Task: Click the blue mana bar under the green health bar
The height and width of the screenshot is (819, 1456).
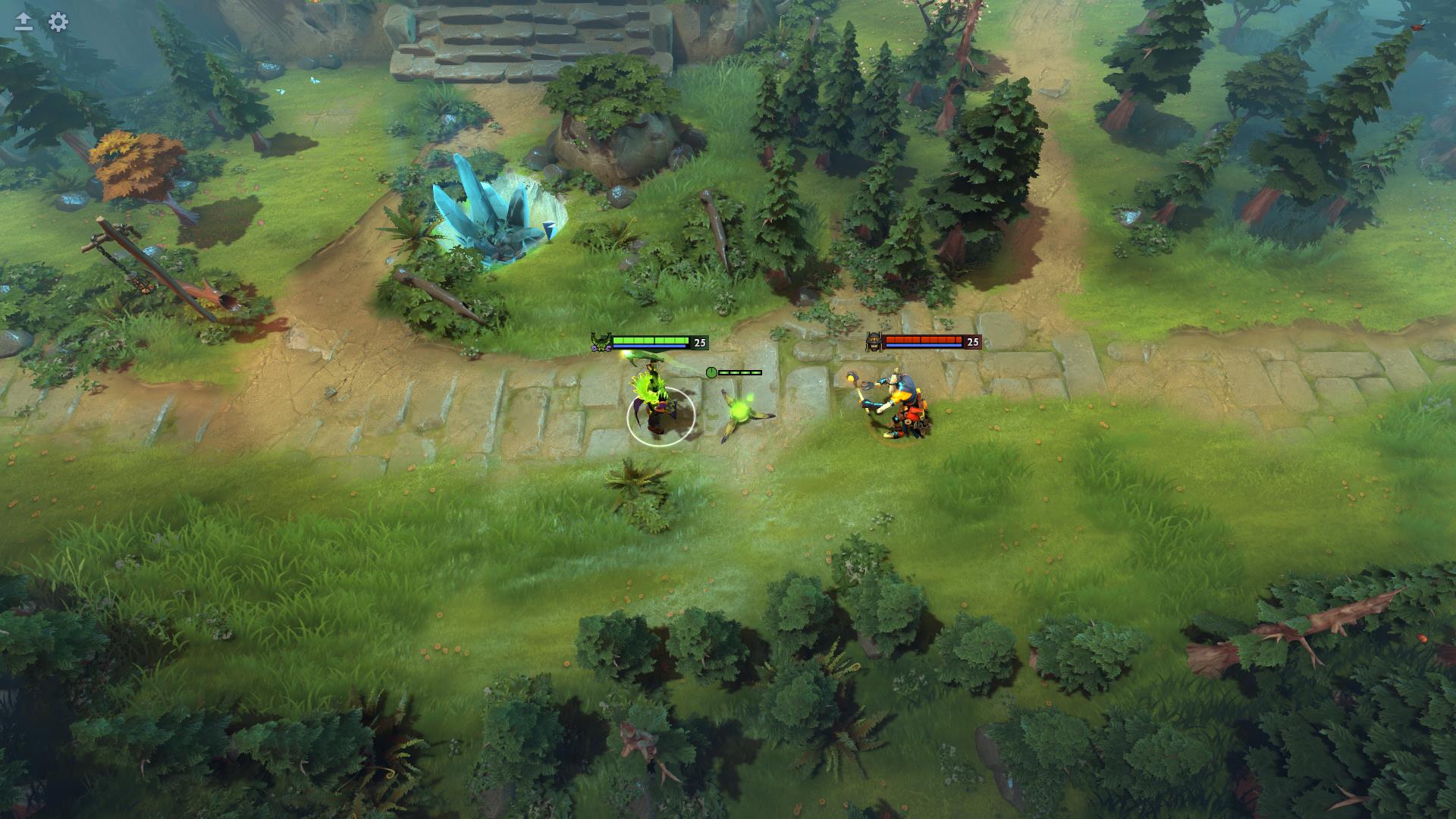Action: [648, 347]
